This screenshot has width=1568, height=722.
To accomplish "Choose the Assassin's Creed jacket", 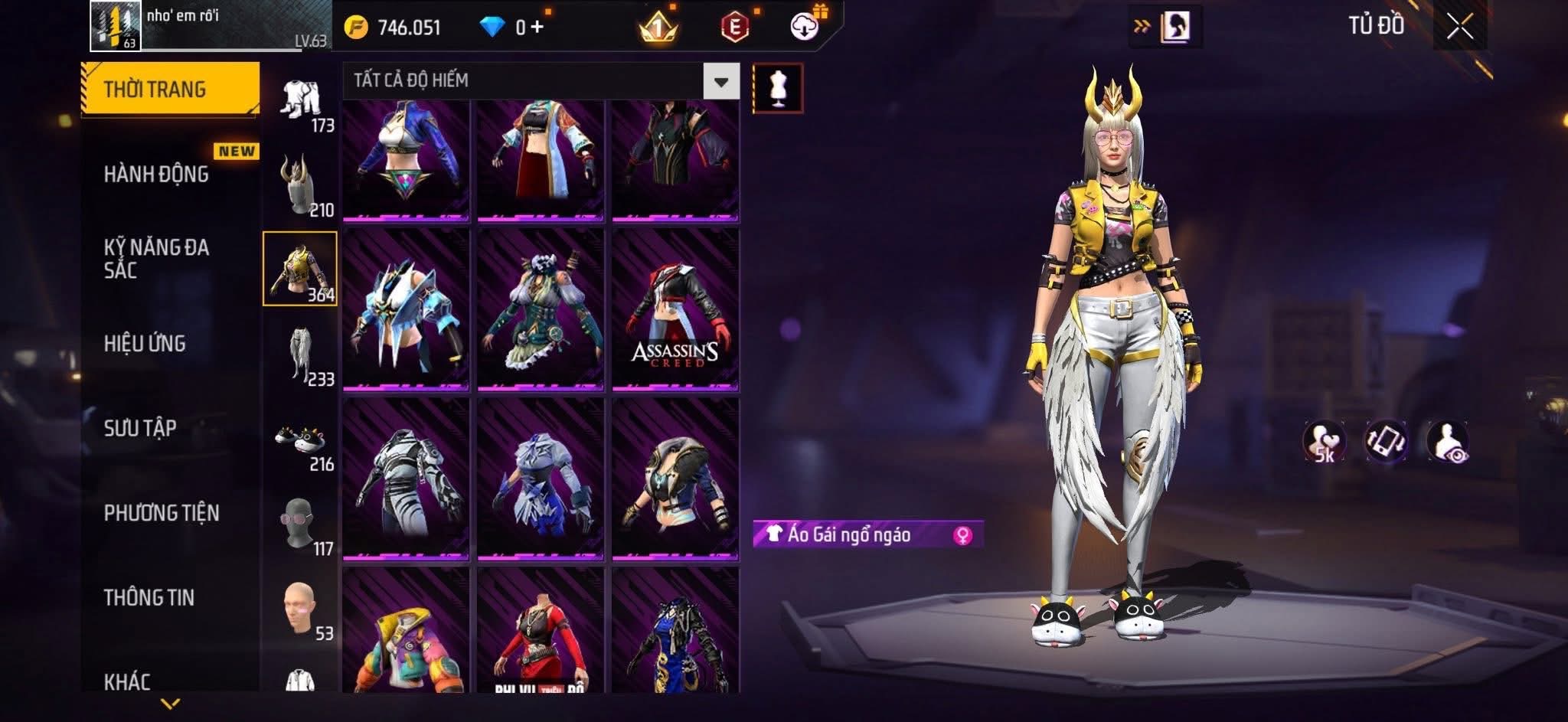I will pos(675,309).
